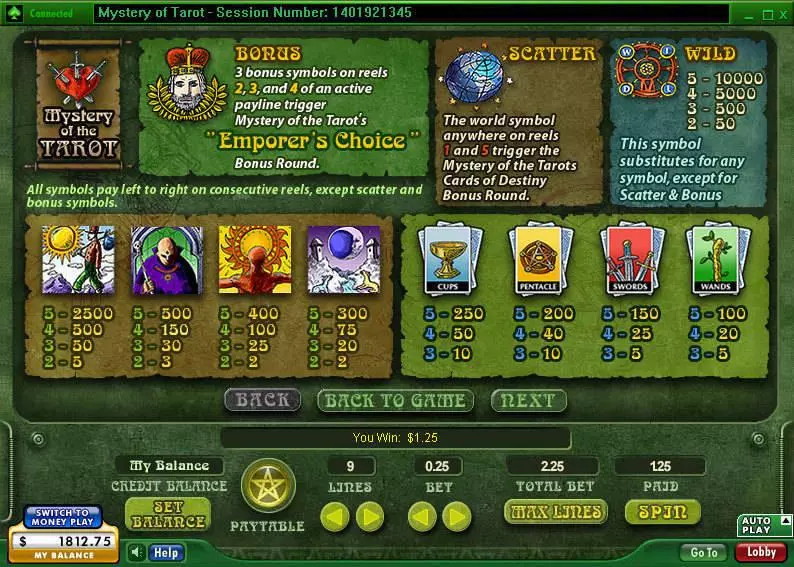
Task: Return to the Lobby
Action: (x=761, y=552)
